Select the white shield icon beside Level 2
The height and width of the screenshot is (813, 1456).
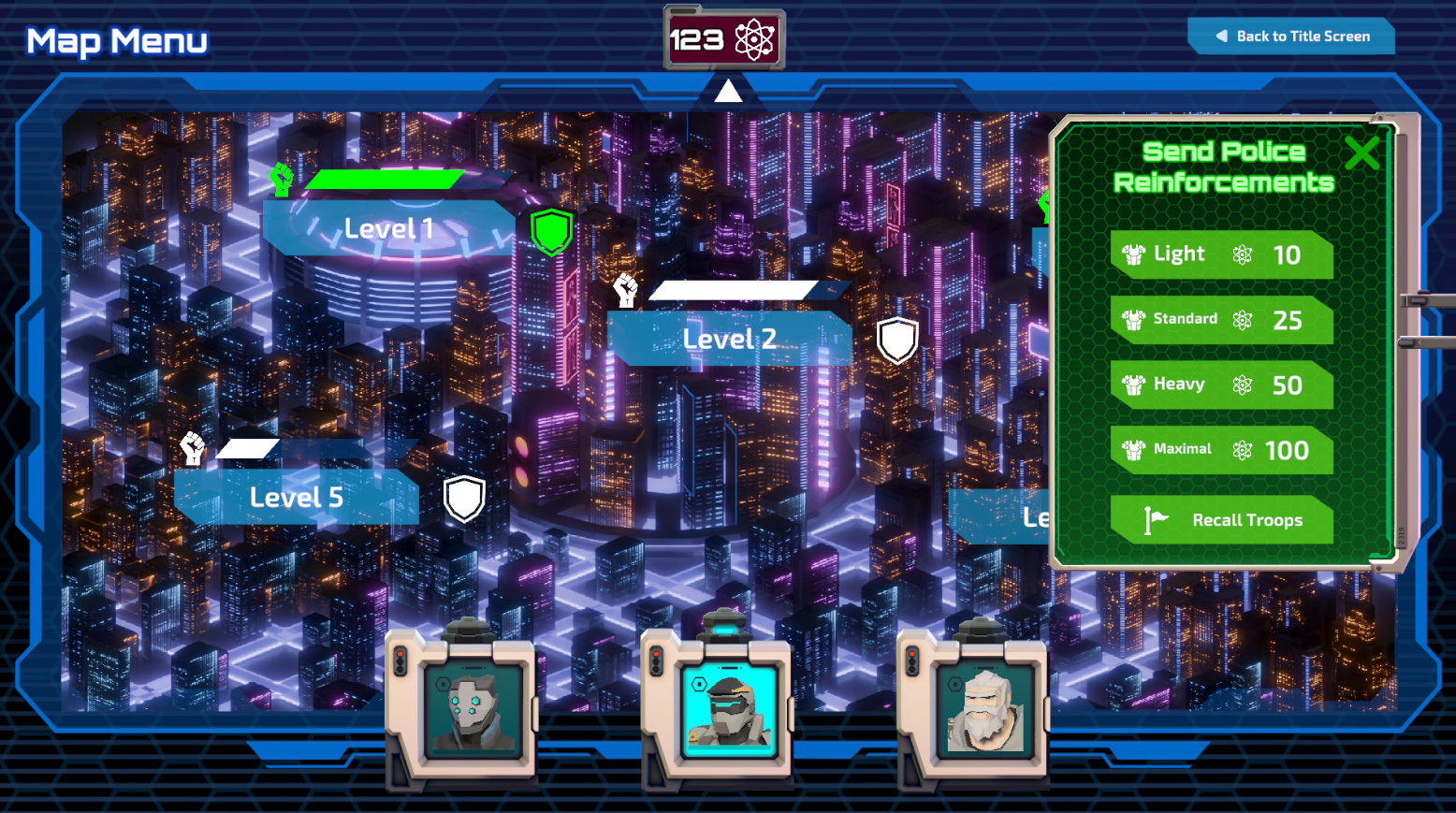(897, 339)
